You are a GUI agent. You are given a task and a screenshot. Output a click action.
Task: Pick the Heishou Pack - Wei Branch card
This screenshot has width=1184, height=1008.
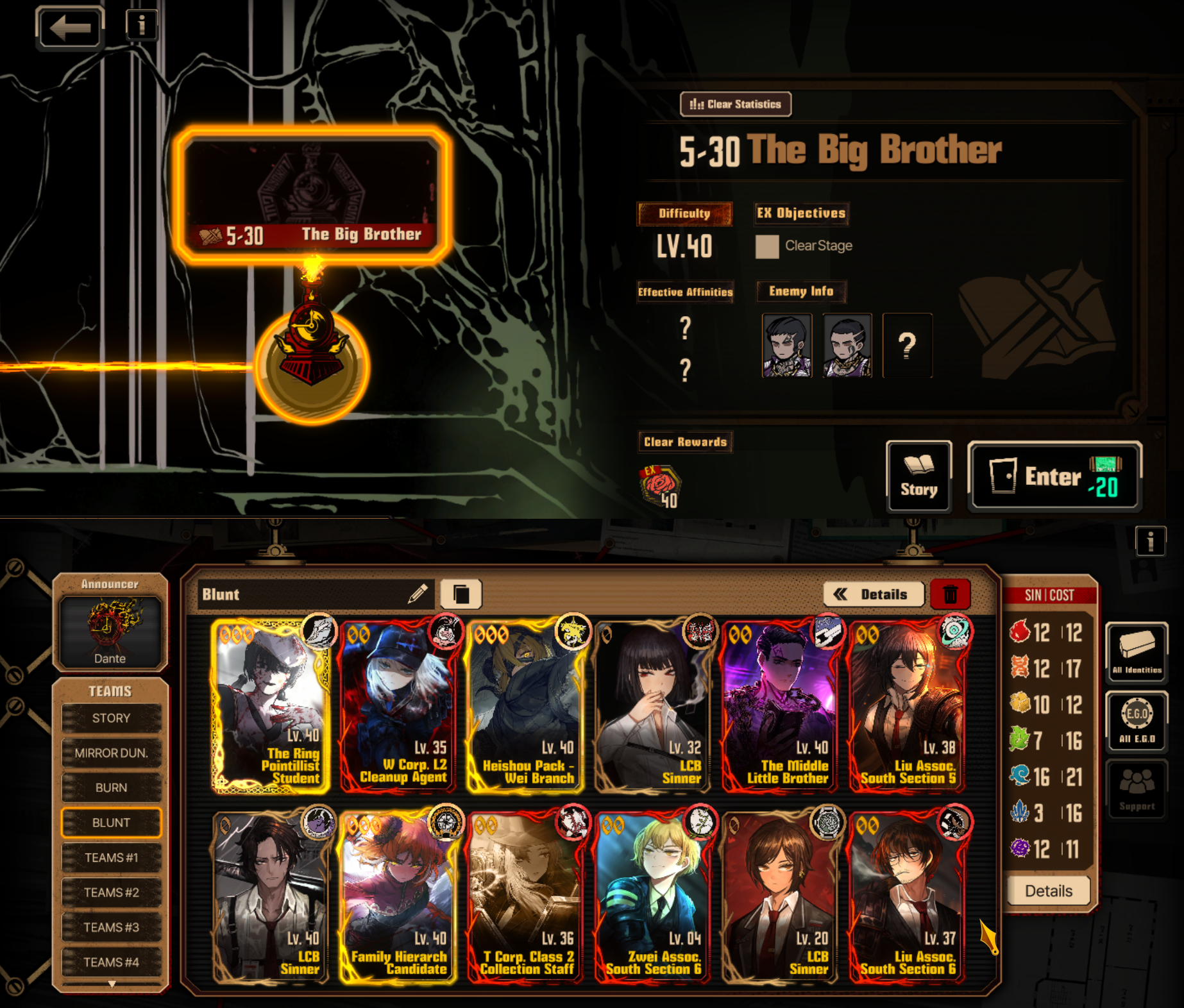click(526, 705)
